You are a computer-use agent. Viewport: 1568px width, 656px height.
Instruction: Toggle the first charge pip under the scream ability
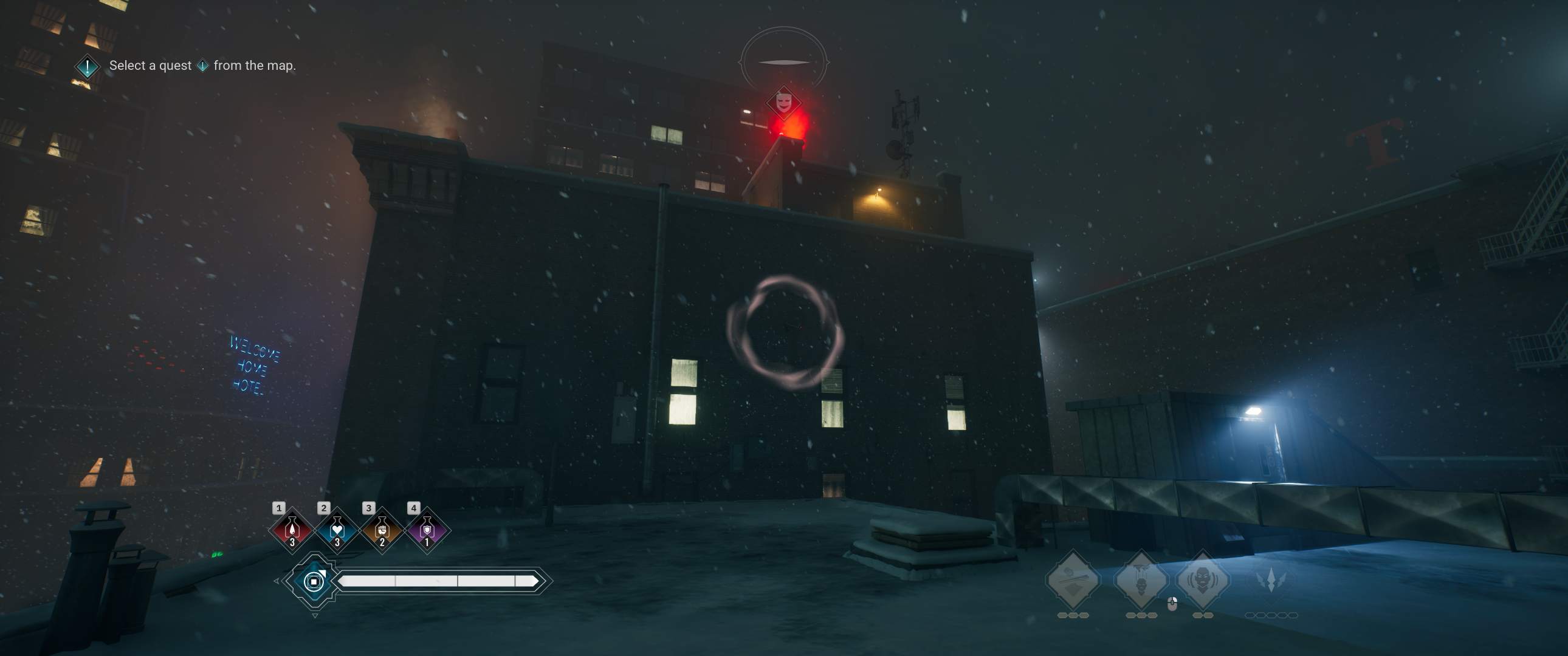coord(1196,617)
